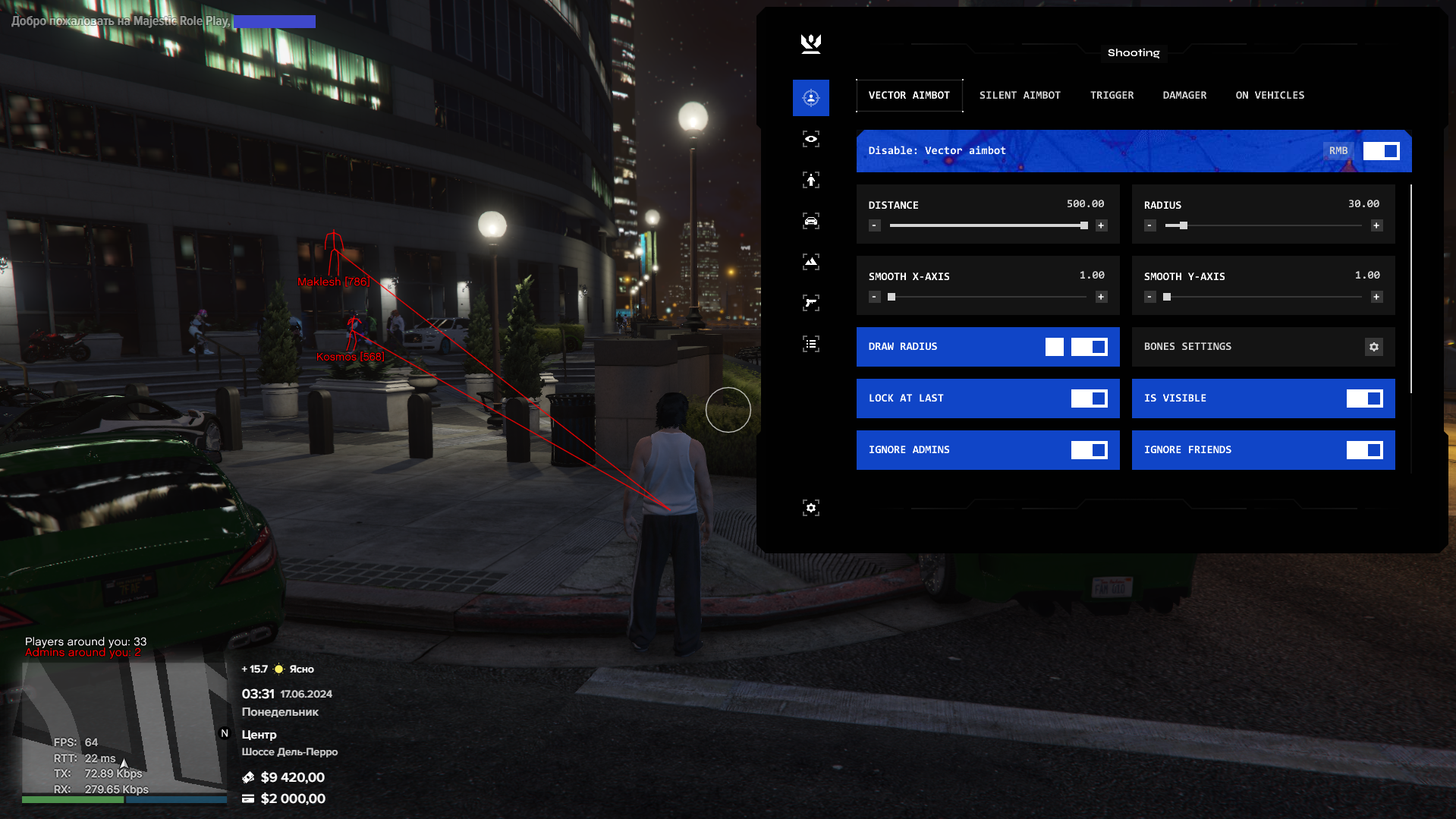Open Bones Settings gear
Image resolution: width=1456 pixels, height=819 pixels.
[1373, 347]
